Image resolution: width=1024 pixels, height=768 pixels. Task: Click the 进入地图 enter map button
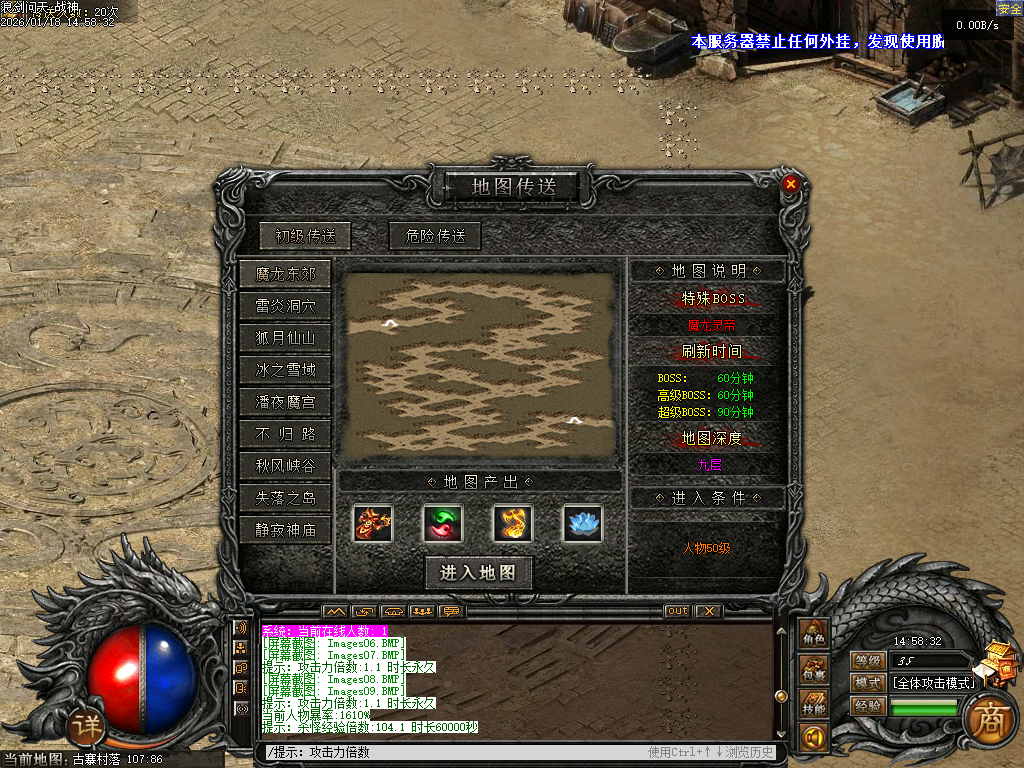click(x=478, y=572)
